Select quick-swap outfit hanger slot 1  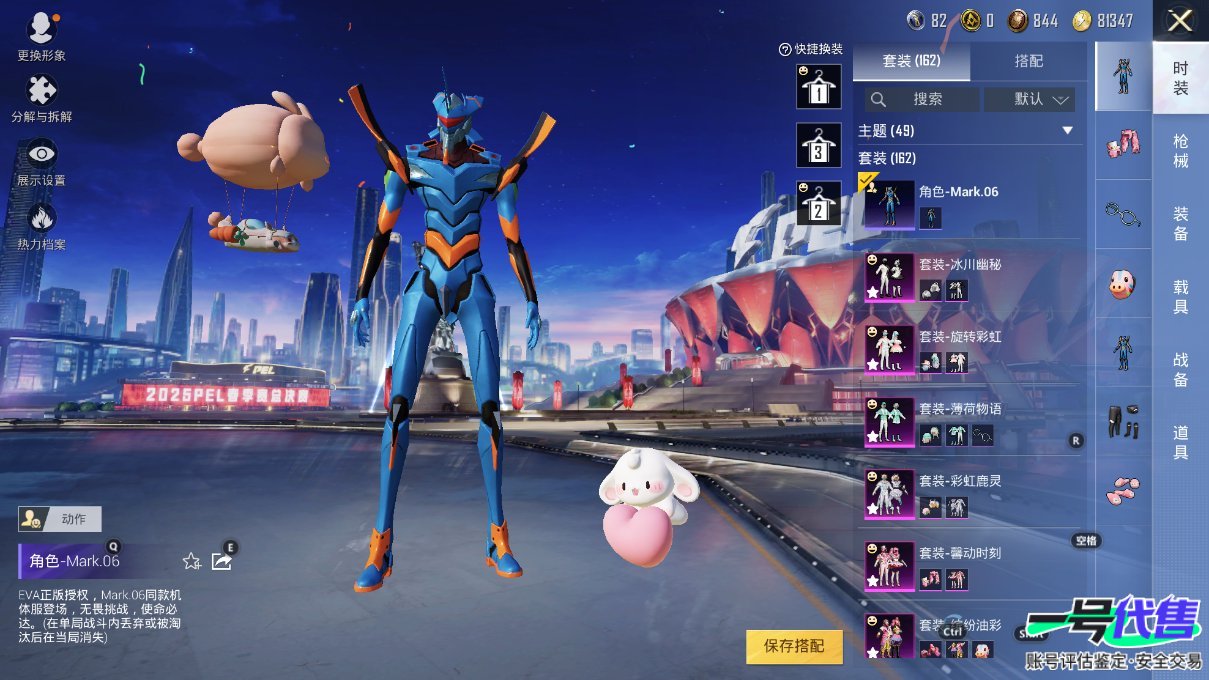(x=818, y=87)
